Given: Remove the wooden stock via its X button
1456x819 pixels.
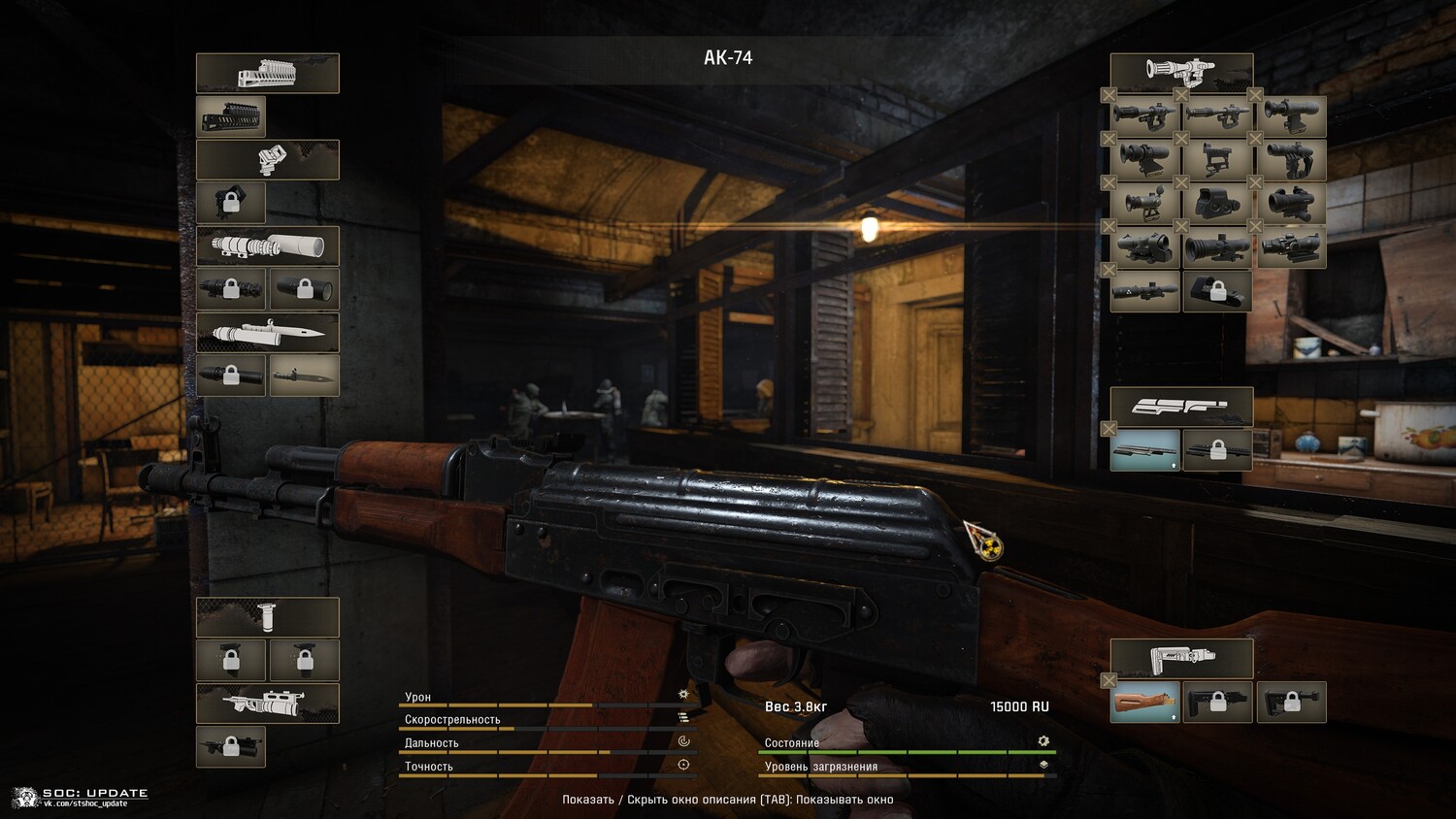Looking at the screenshot, I should click(1109, 681).
